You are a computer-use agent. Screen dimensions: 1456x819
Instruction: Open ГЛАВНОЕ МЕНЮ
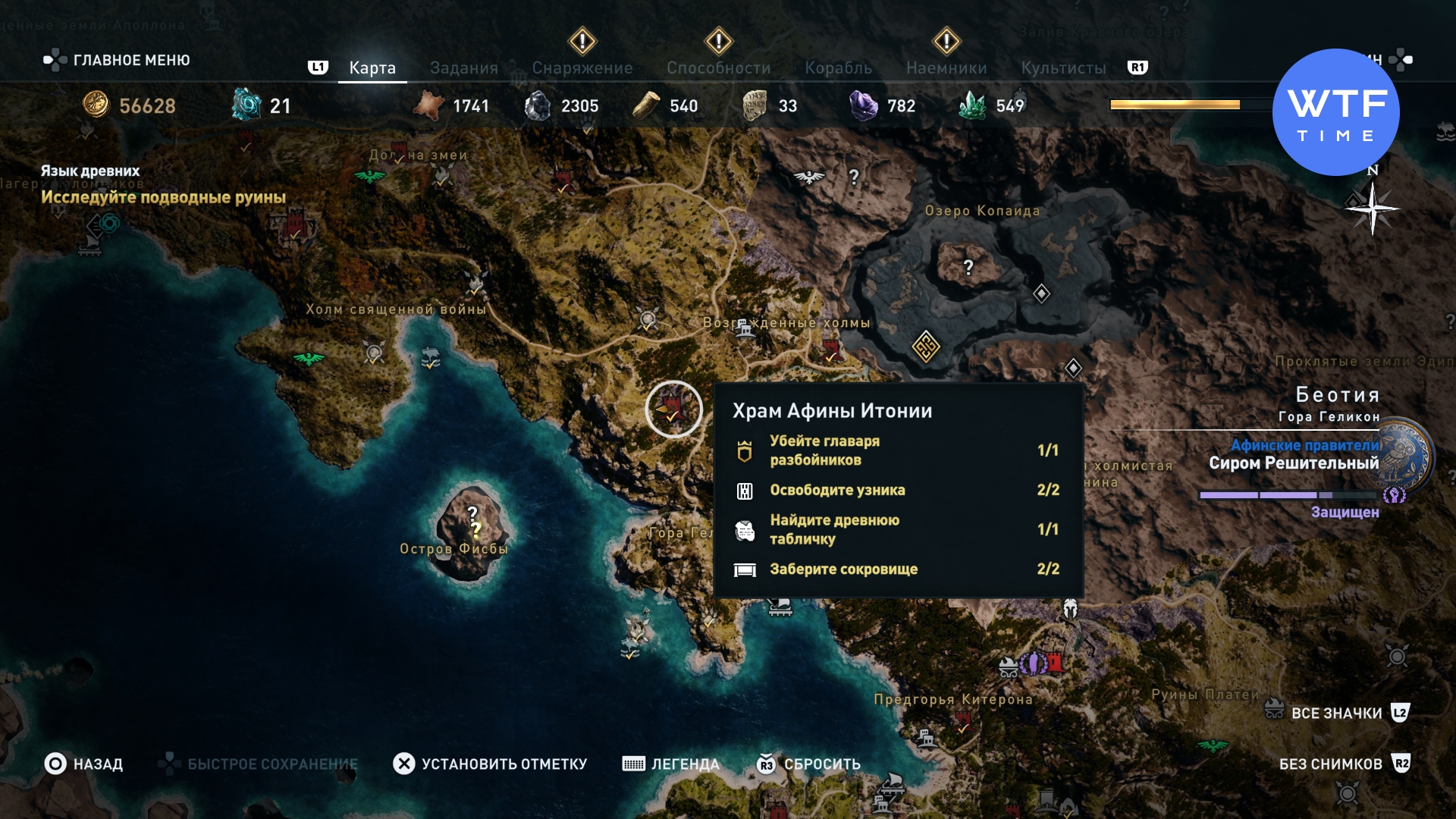coord(117,60)
